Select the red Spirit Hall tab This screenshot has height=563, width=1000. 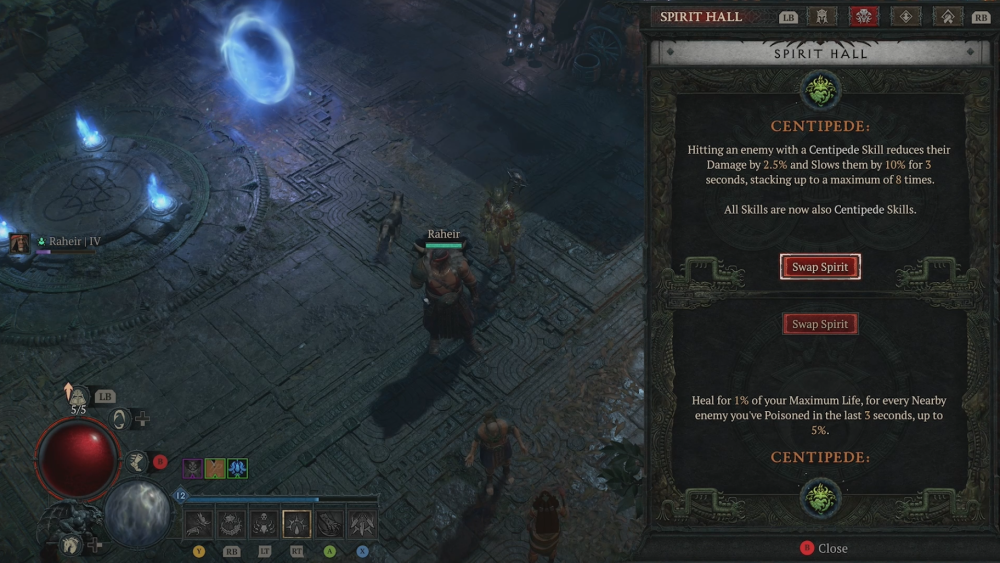(863, 17)
